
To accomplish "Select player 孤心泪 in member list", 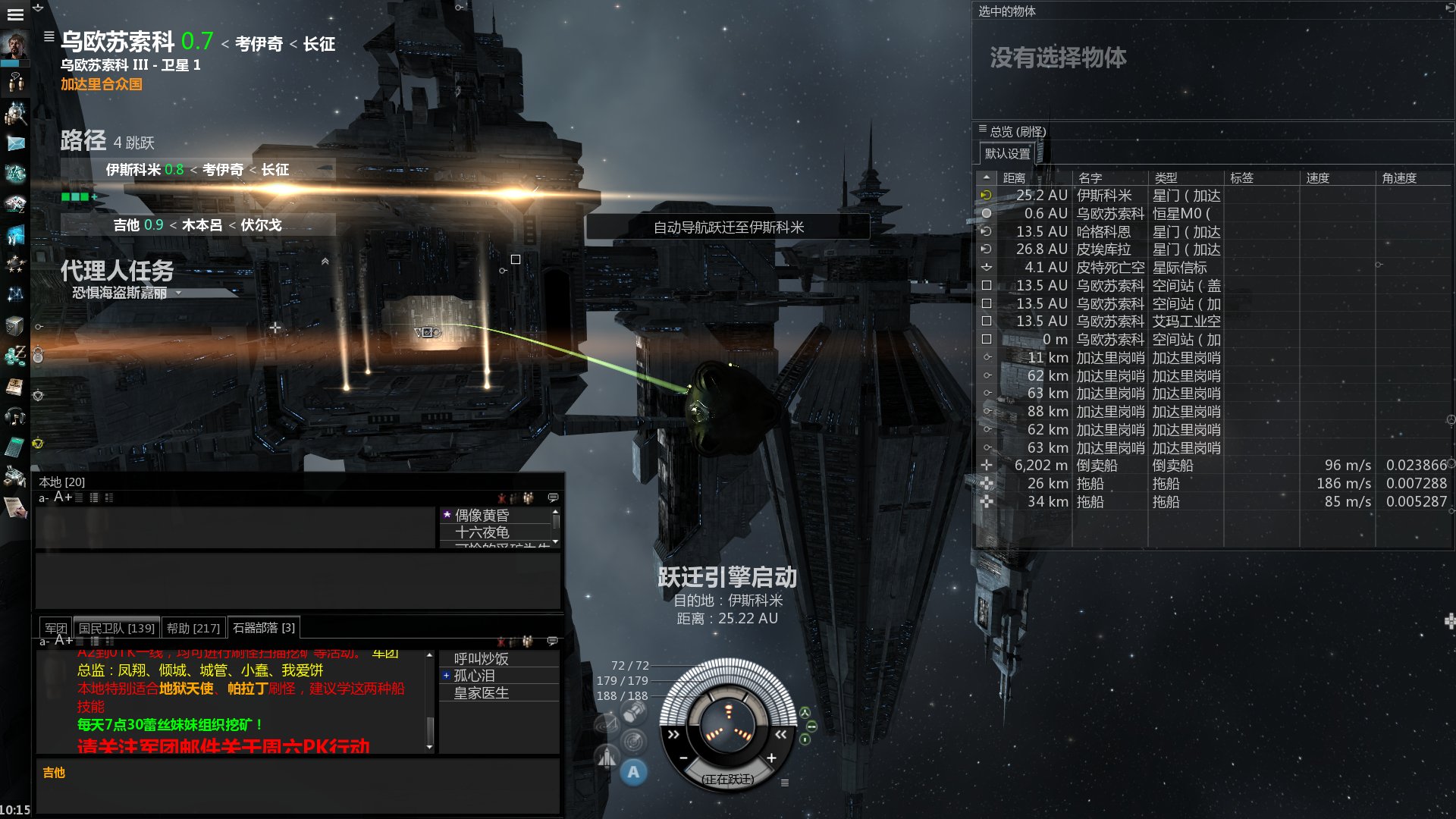I will click(475, 676).
